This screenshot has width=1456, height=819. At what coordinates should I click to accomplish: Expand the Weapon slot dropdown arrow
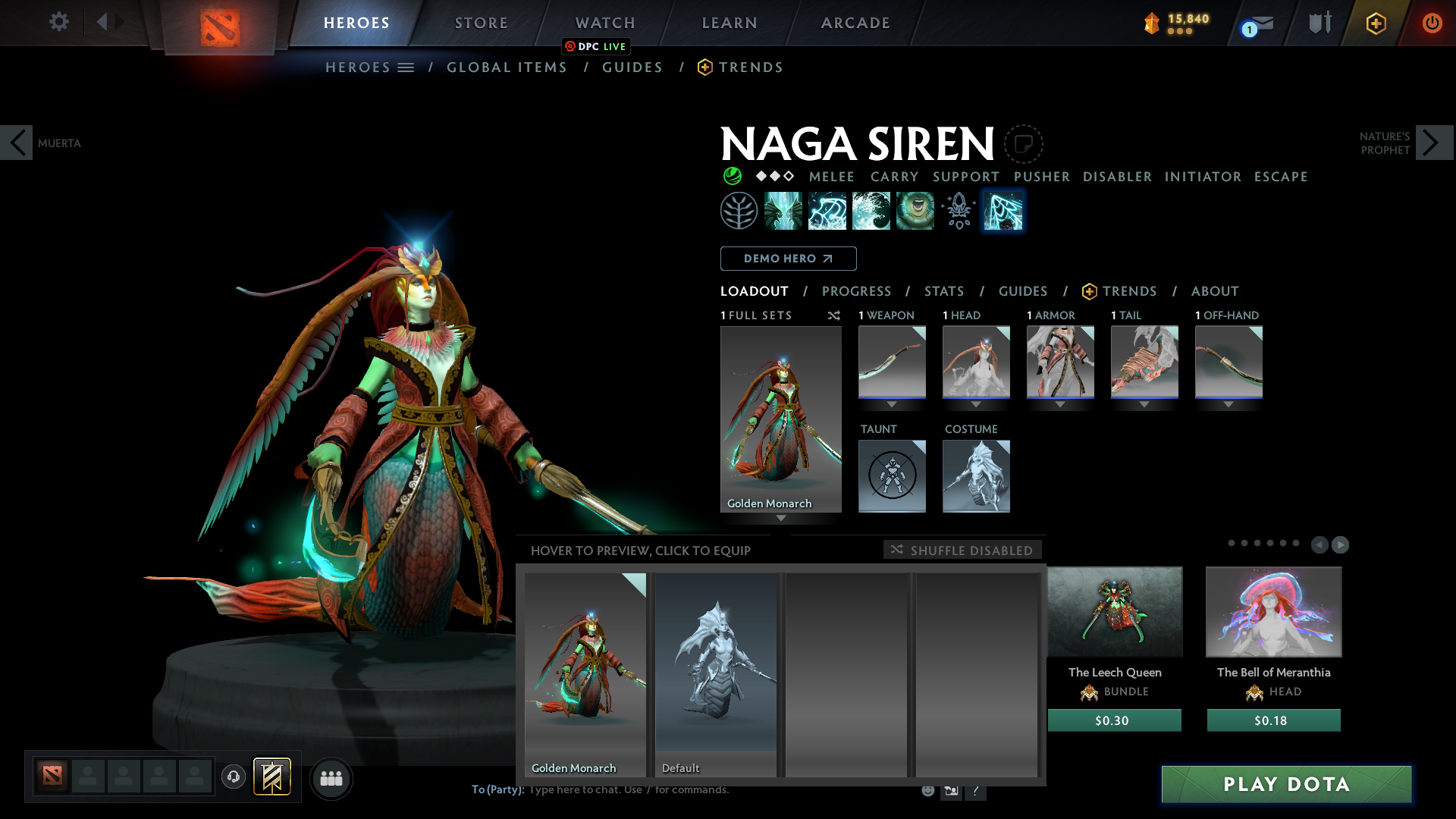point(892,404)
